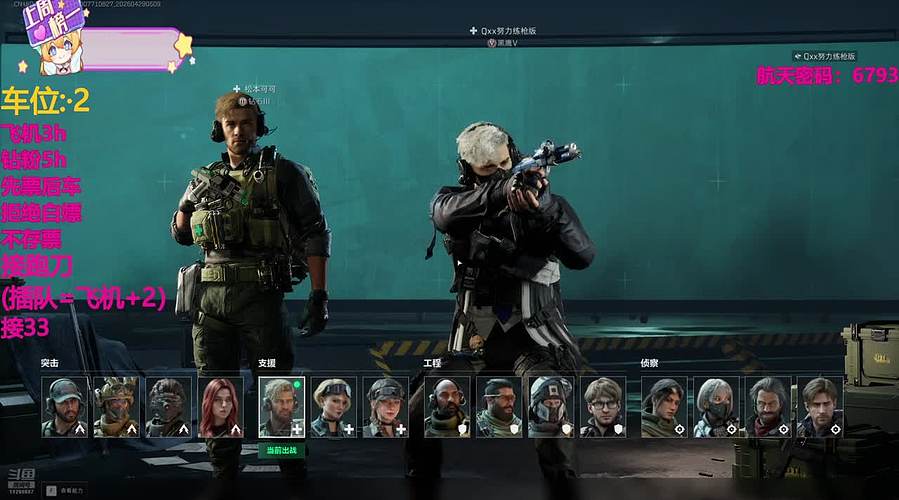The height and width of the screenshot is (500, 899).
Task: Choose the engineer operator with tinted glasses and beard
Action: (498, 407)
